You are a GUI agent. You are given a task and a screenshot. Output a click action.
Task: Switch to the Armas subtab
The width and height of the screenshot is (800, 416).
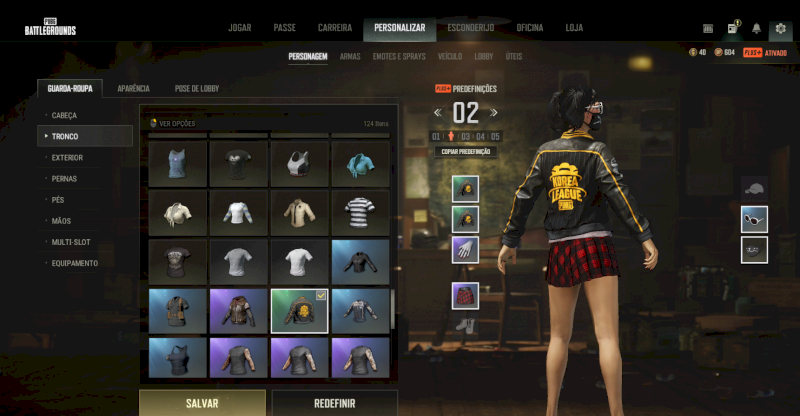click(350, 57)
